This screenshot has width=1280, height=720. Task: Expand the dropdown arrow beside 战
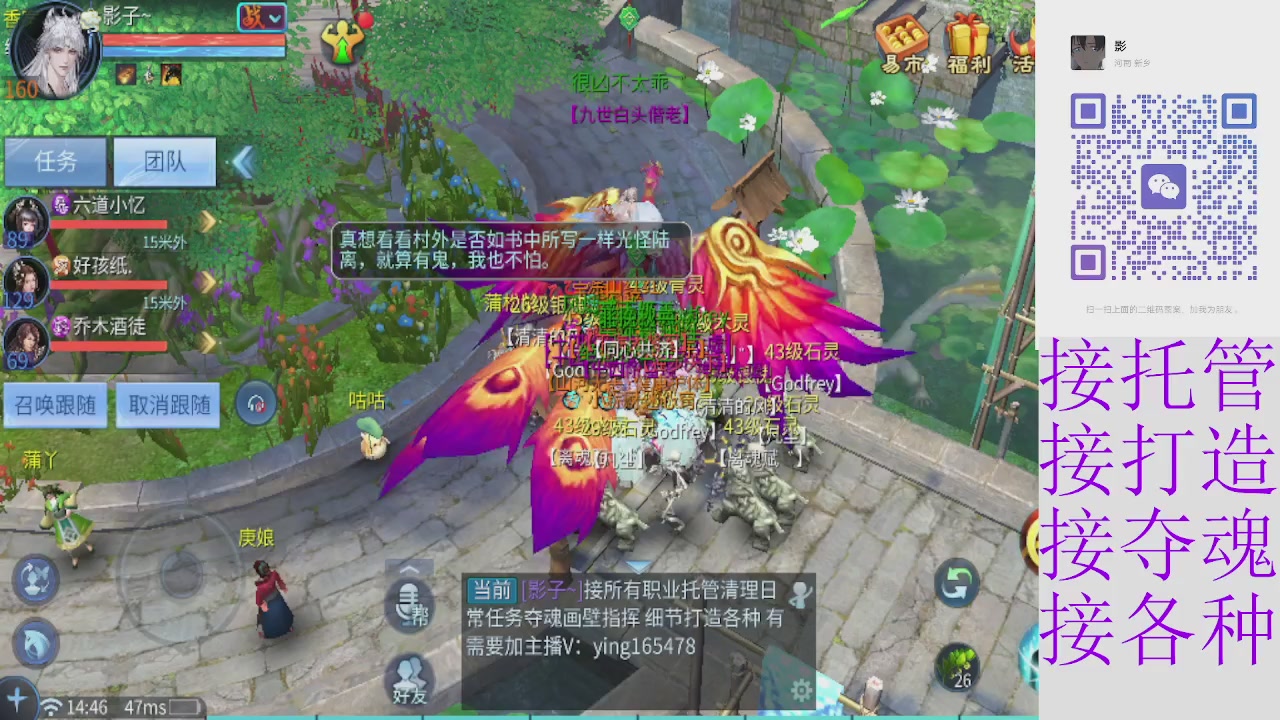click(273, 18)
